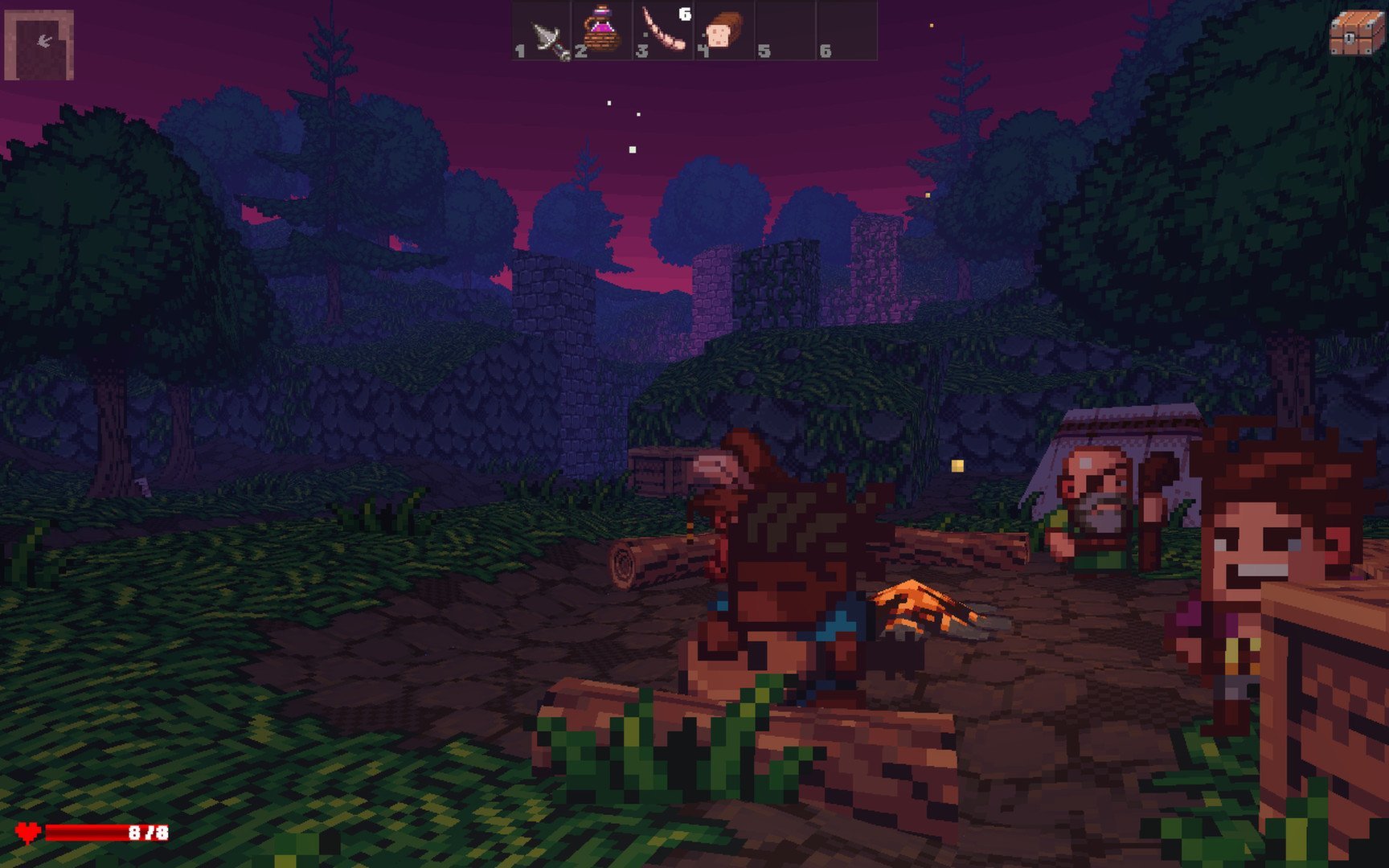
Task: Click the minimap in the corner
Action: (39, 45)
